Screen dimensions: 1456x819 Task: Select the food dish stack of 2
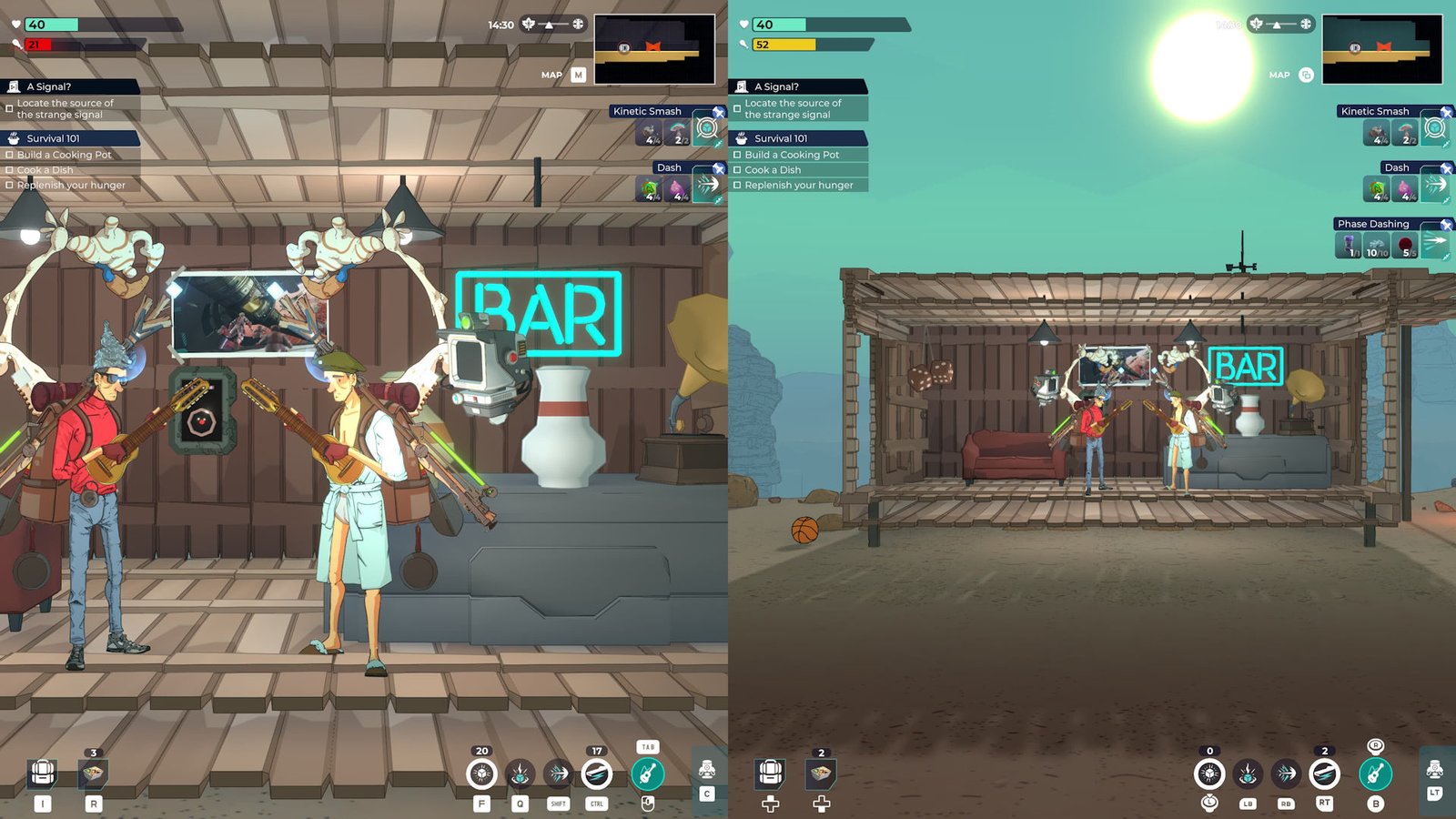[x=821, y=773]
